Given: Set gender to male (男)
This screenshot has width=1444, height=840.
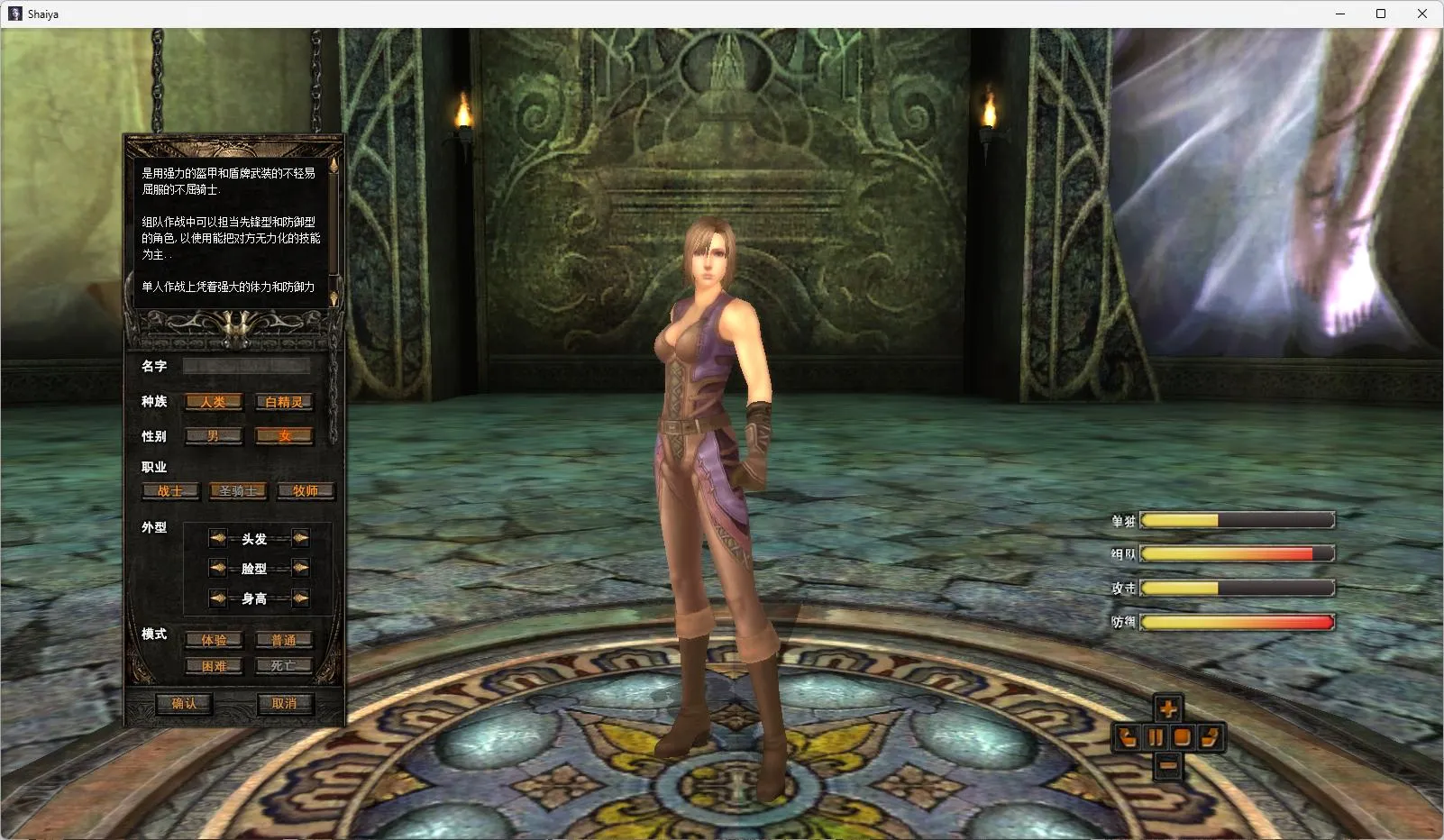Looking at the screenshot, I should (214, 436).
